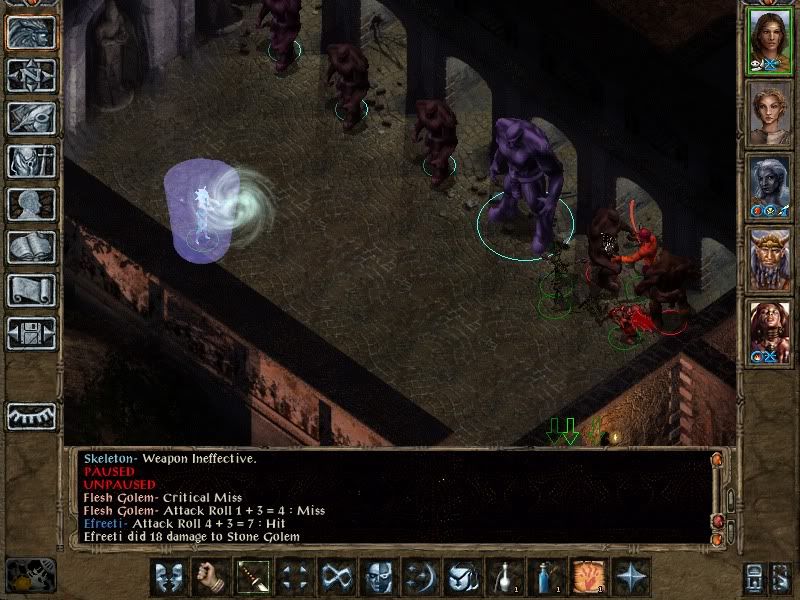This screenshot has height=600, width=800.
Task: Toggle the clock pause button
Action: pos(26,577)
